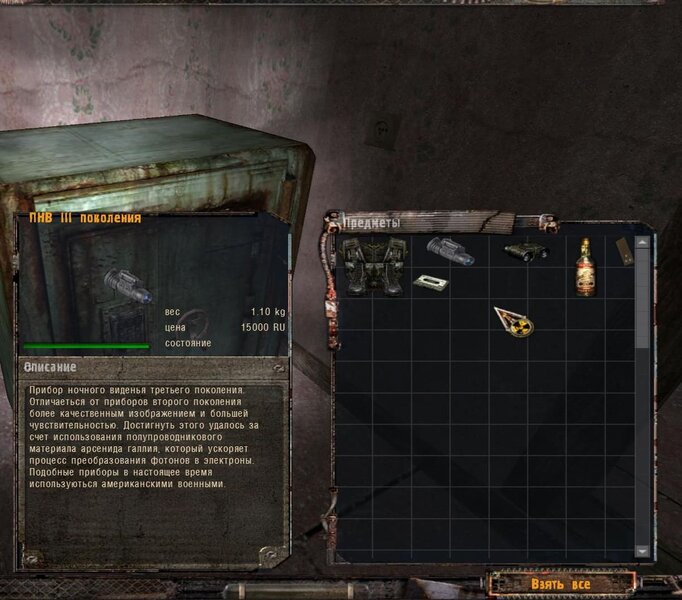Select the cassette tape item
The image size is (682, 600).
[x=430, y=282]
